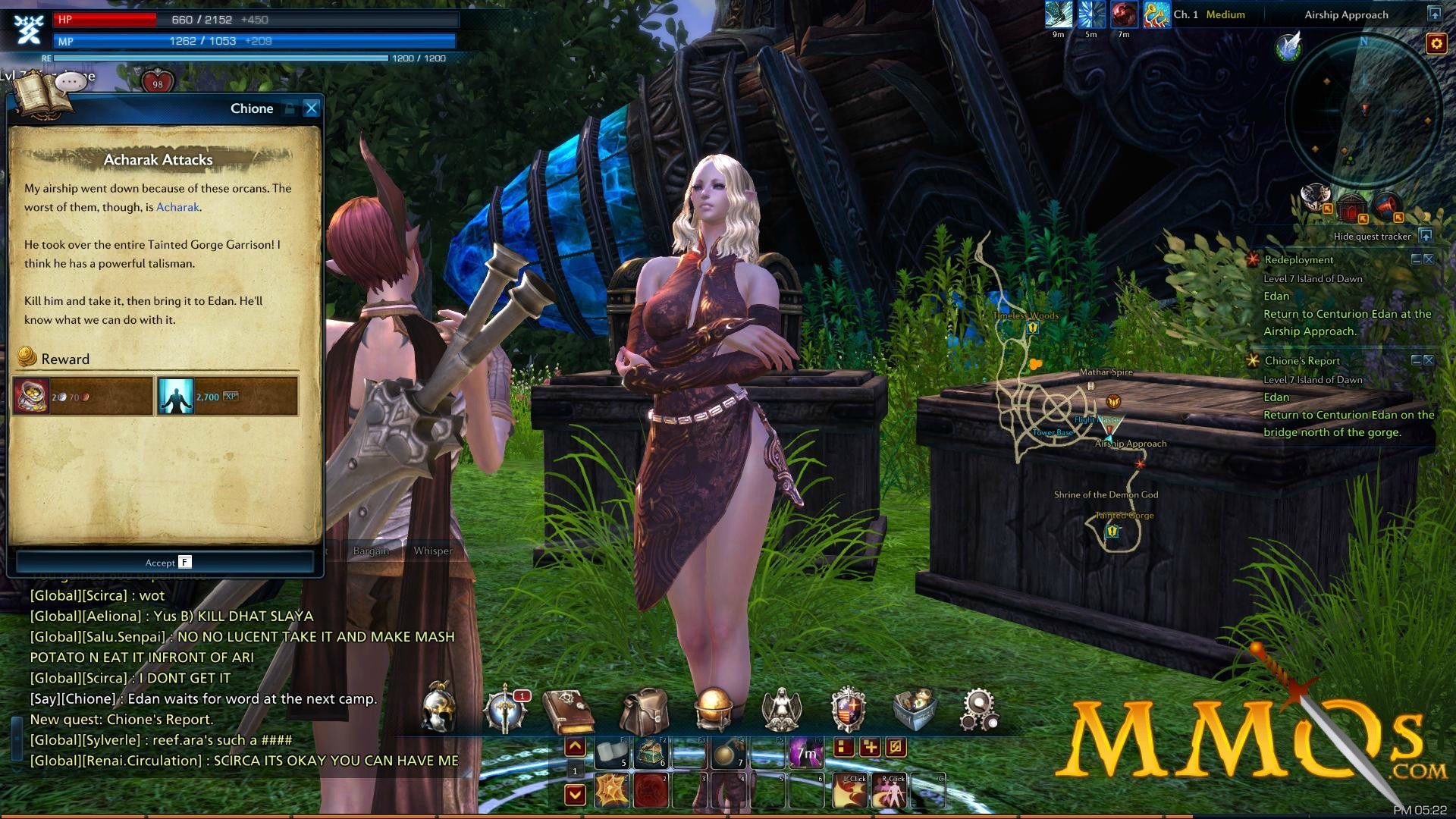
Task: Collapse the Redeployment quest entry
Action: [1415, 258]
